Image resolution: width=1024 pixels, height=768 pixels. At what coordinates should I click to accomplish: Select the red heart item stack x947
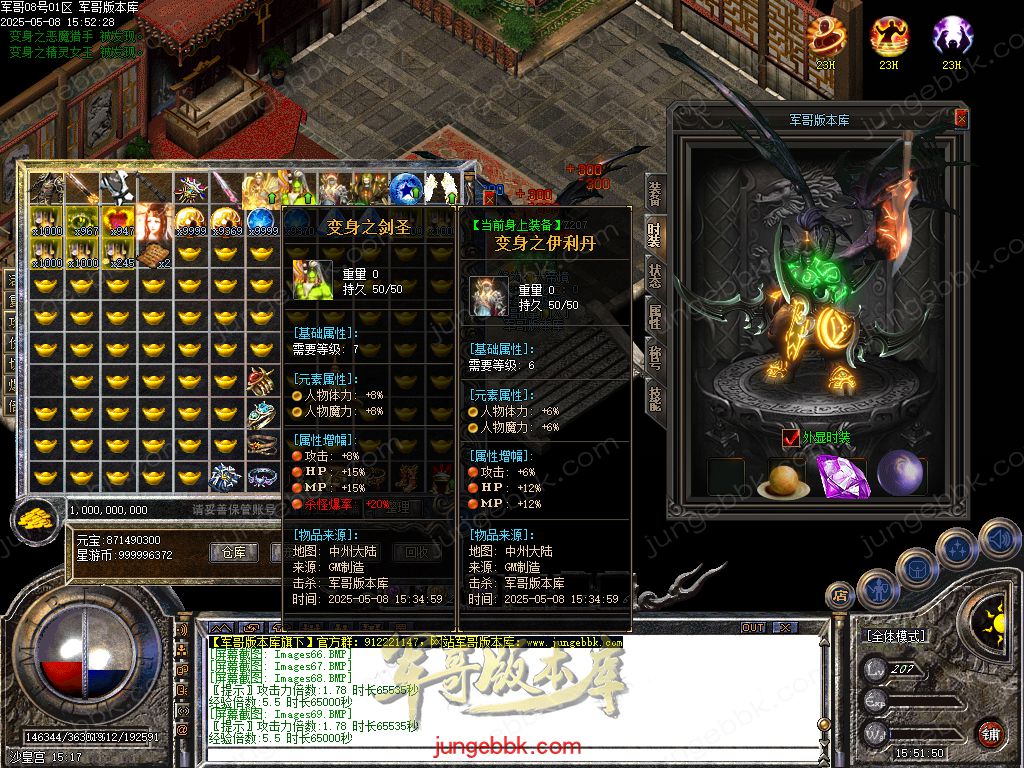coord(119,221)
